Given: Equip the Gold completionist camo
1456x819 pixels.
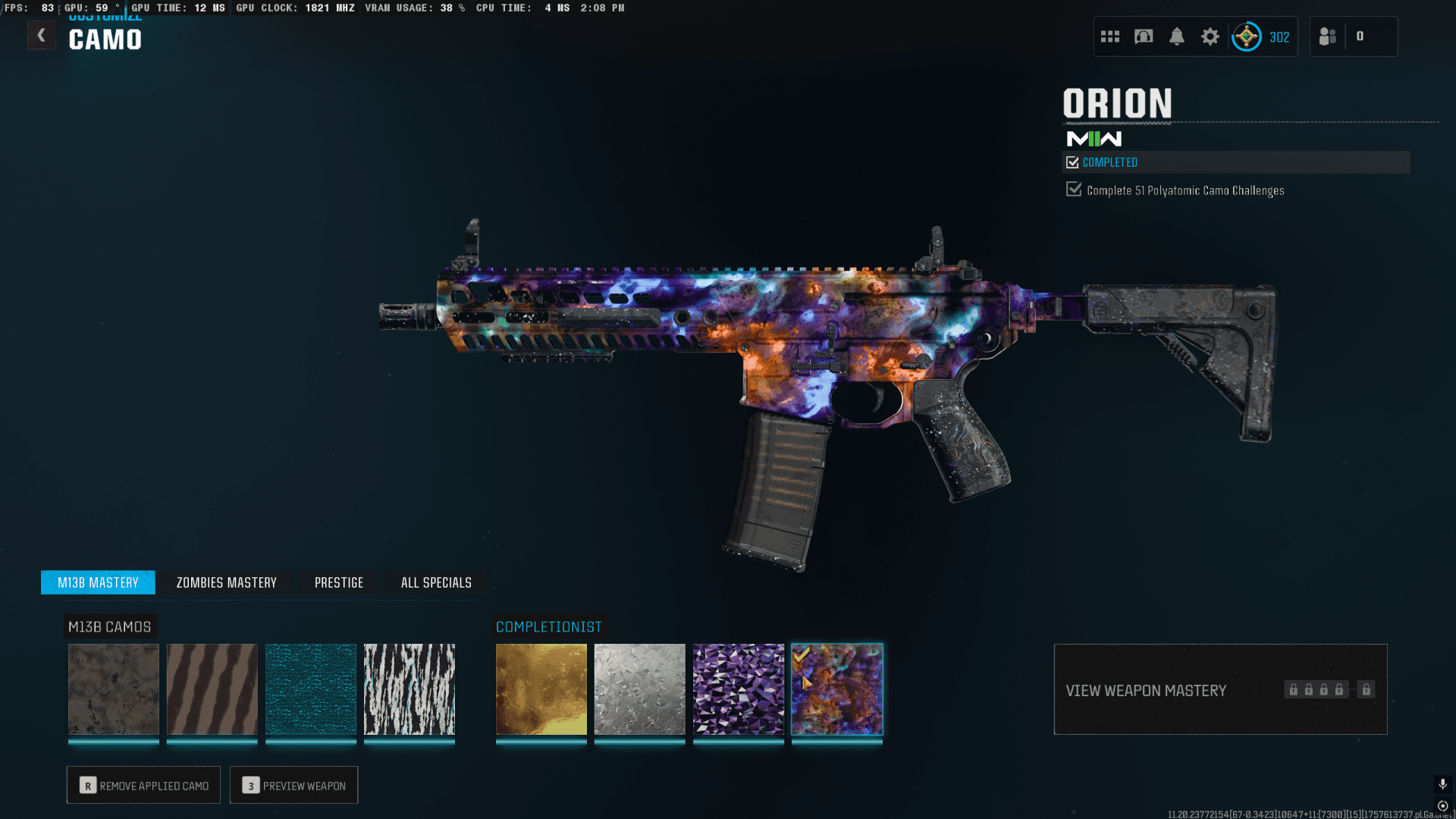Looking at the screenshot, I should tap(541, 689).
